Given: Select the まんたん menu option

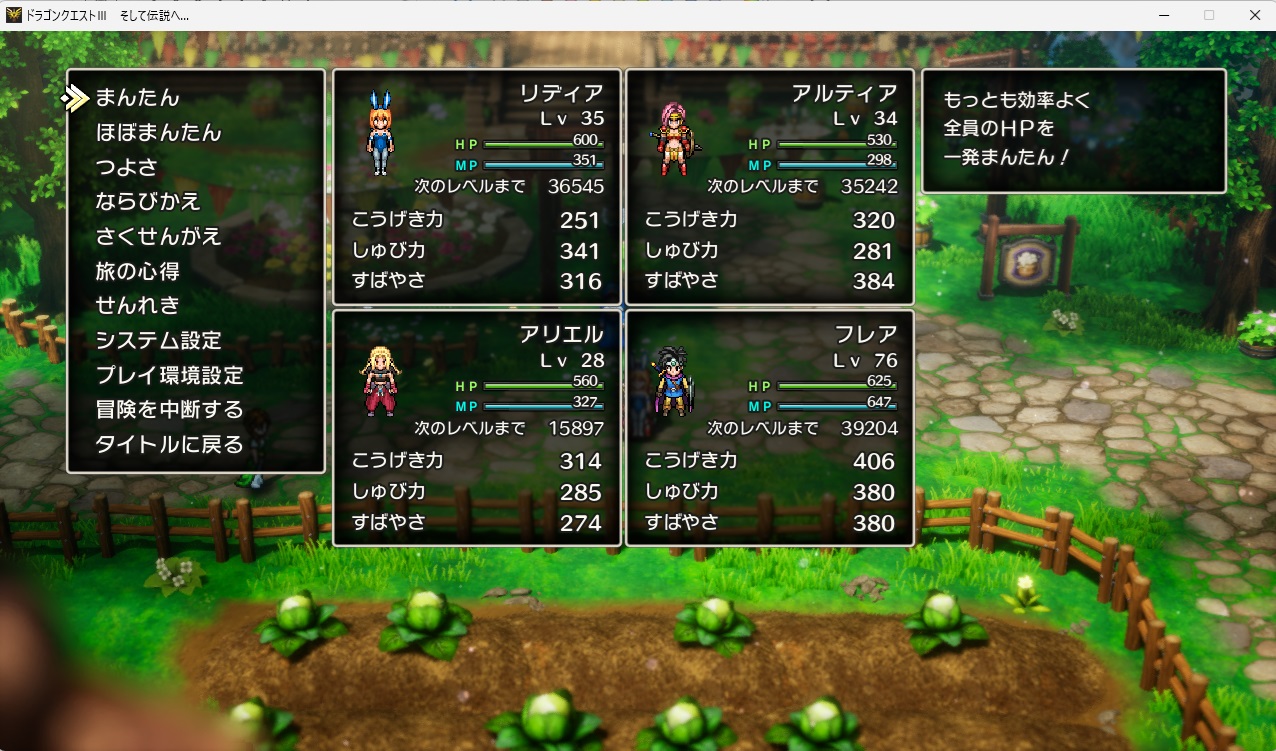Looking at the screenshot, I should pos(137,98).
